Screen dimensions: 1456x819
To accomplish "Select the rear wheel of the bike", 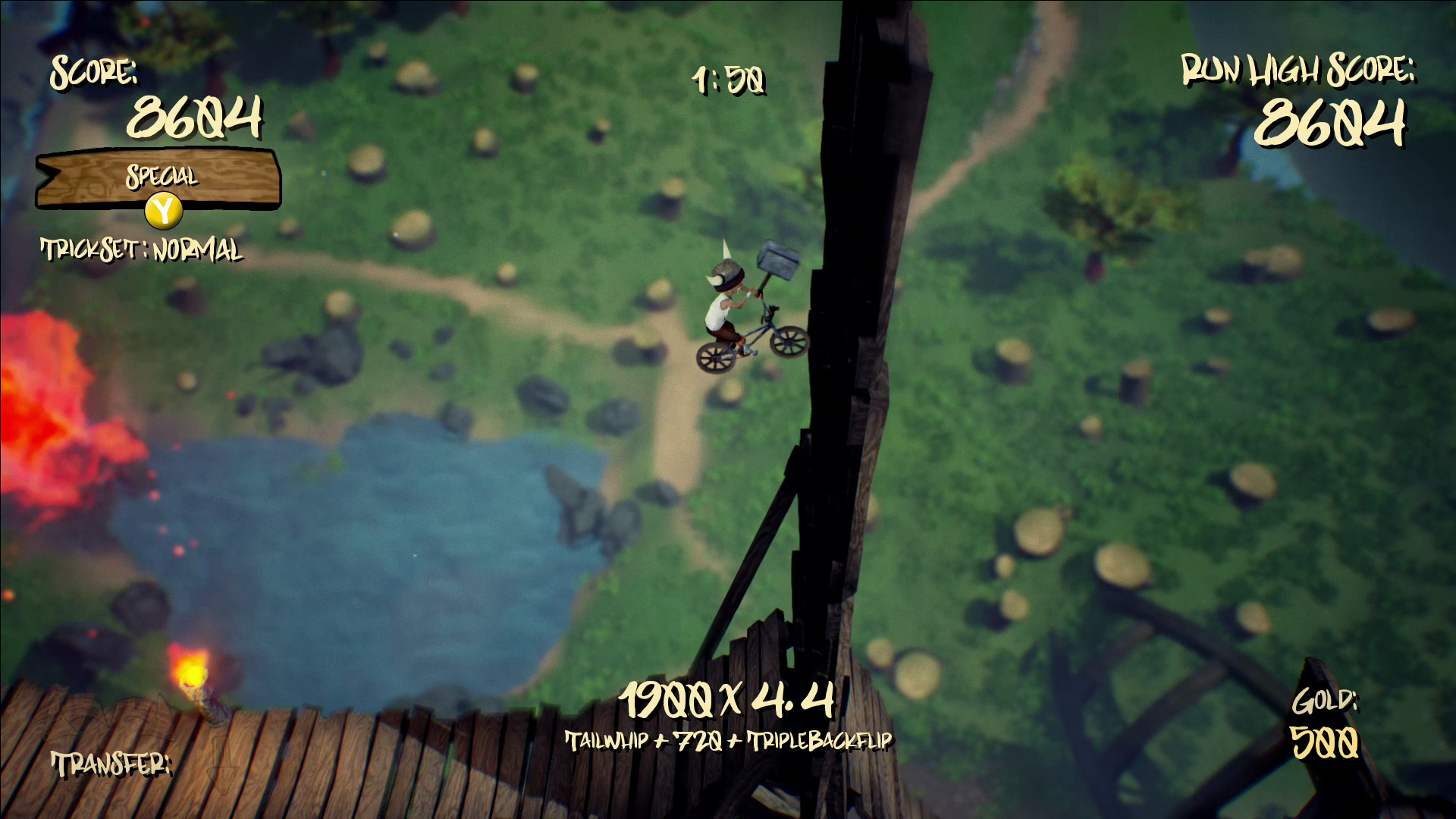I will pyautogui.click(x=717, y=356).
